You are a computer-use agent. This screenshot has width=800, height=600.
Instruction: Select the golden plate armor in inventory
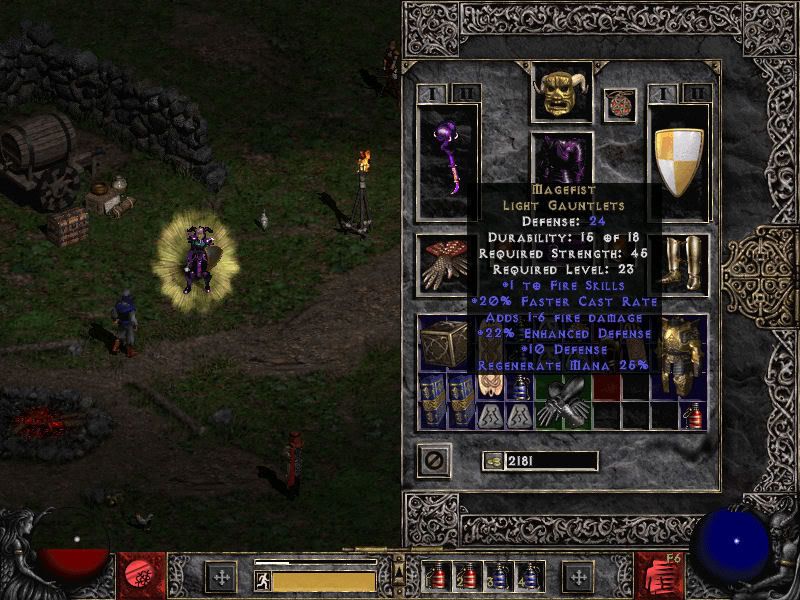coord(681,355)
